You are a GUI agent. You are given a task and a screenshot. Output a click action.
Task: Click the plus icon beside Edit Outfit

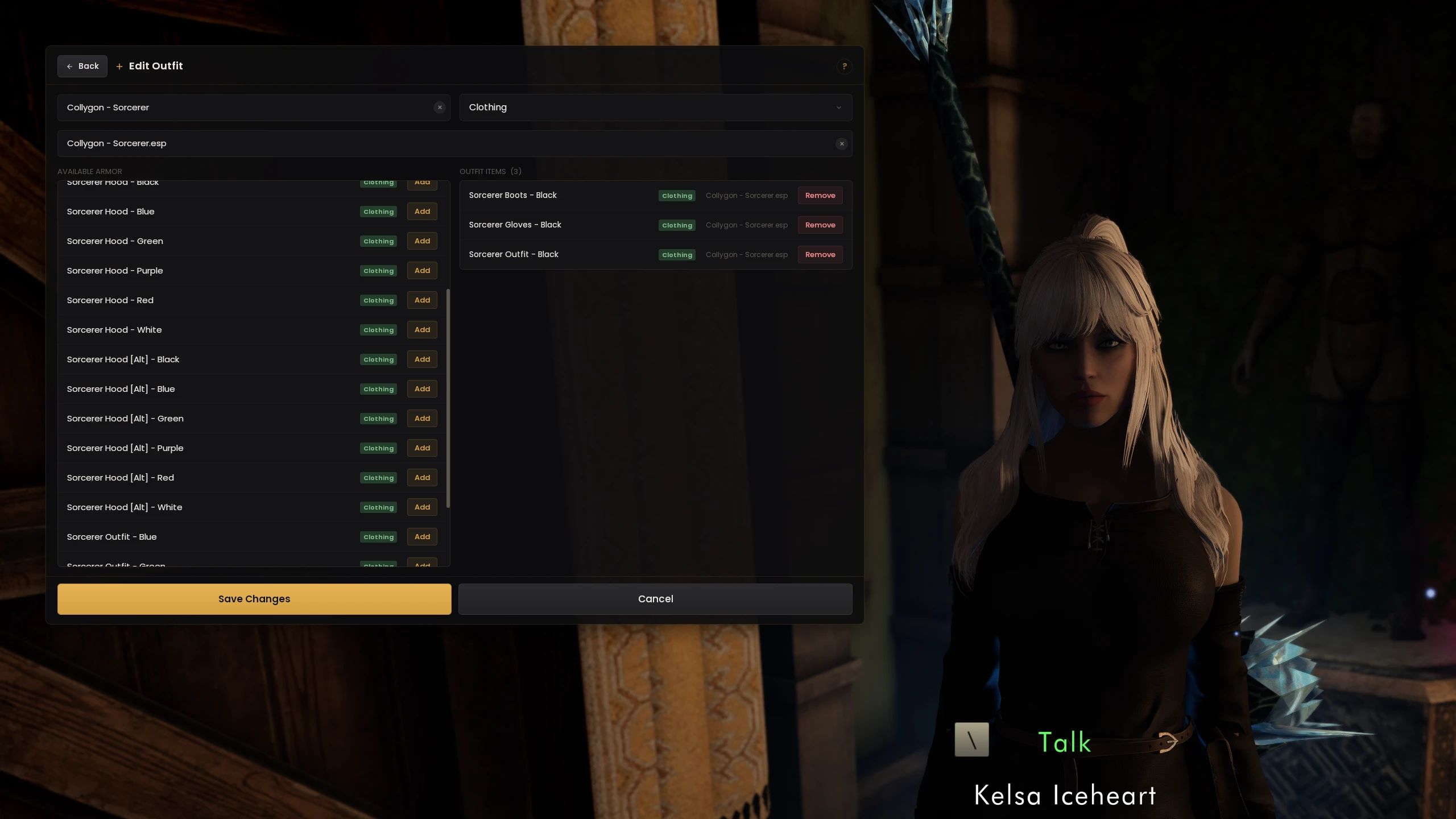click(118, 66)
